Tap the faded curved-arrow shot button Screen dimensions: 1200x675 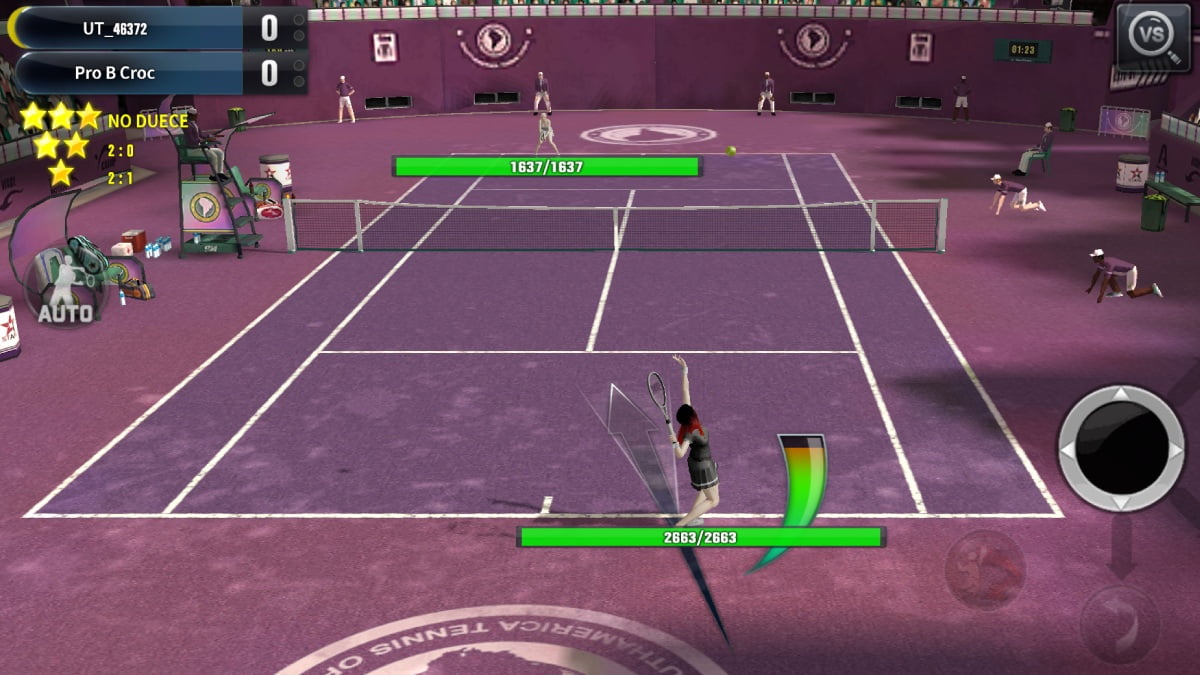tap(1118, 624)
